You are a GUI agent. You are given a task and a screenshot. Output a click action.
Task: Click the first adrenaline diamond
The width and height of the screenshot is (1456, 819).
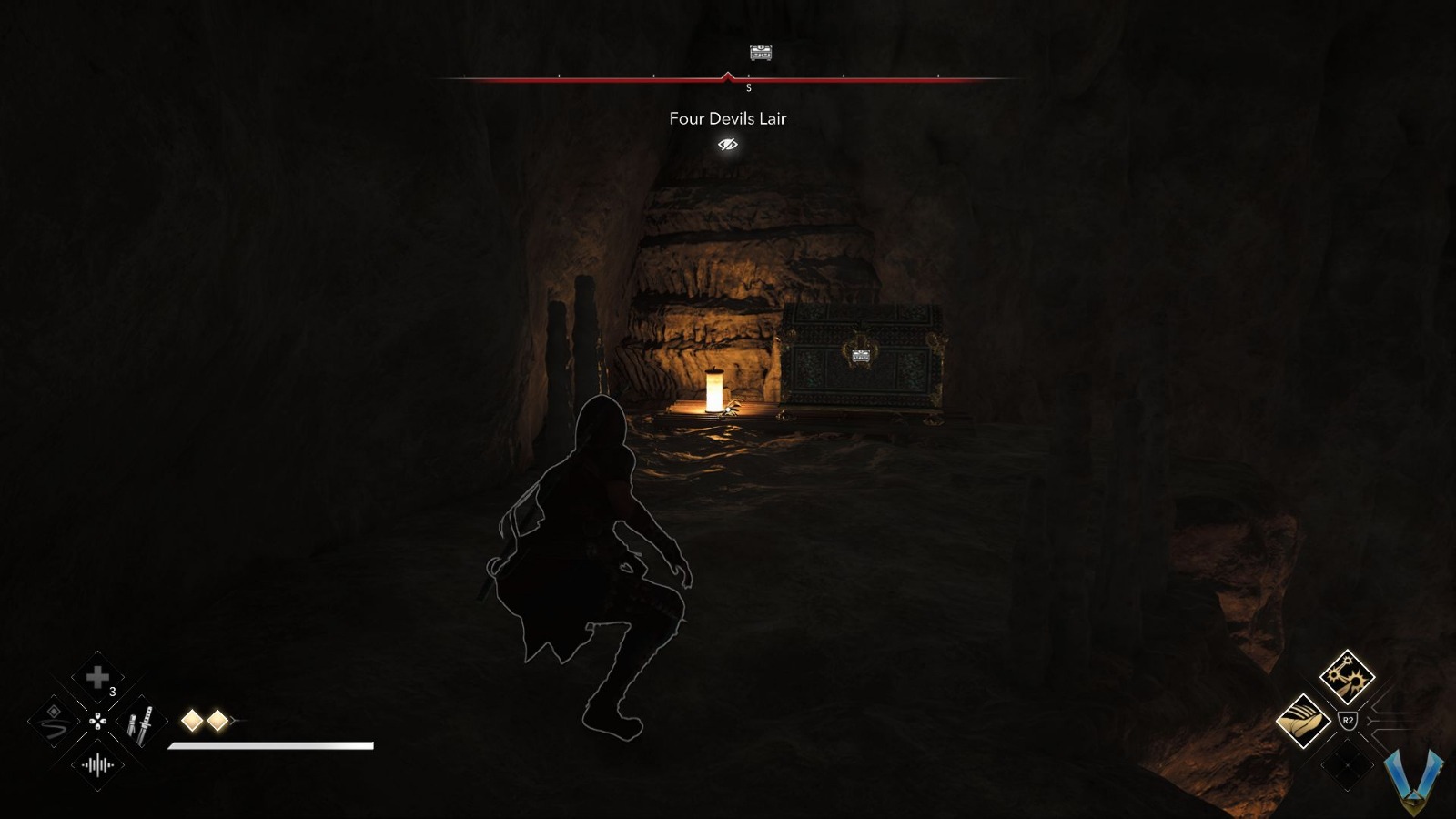[x=190, y=719]
